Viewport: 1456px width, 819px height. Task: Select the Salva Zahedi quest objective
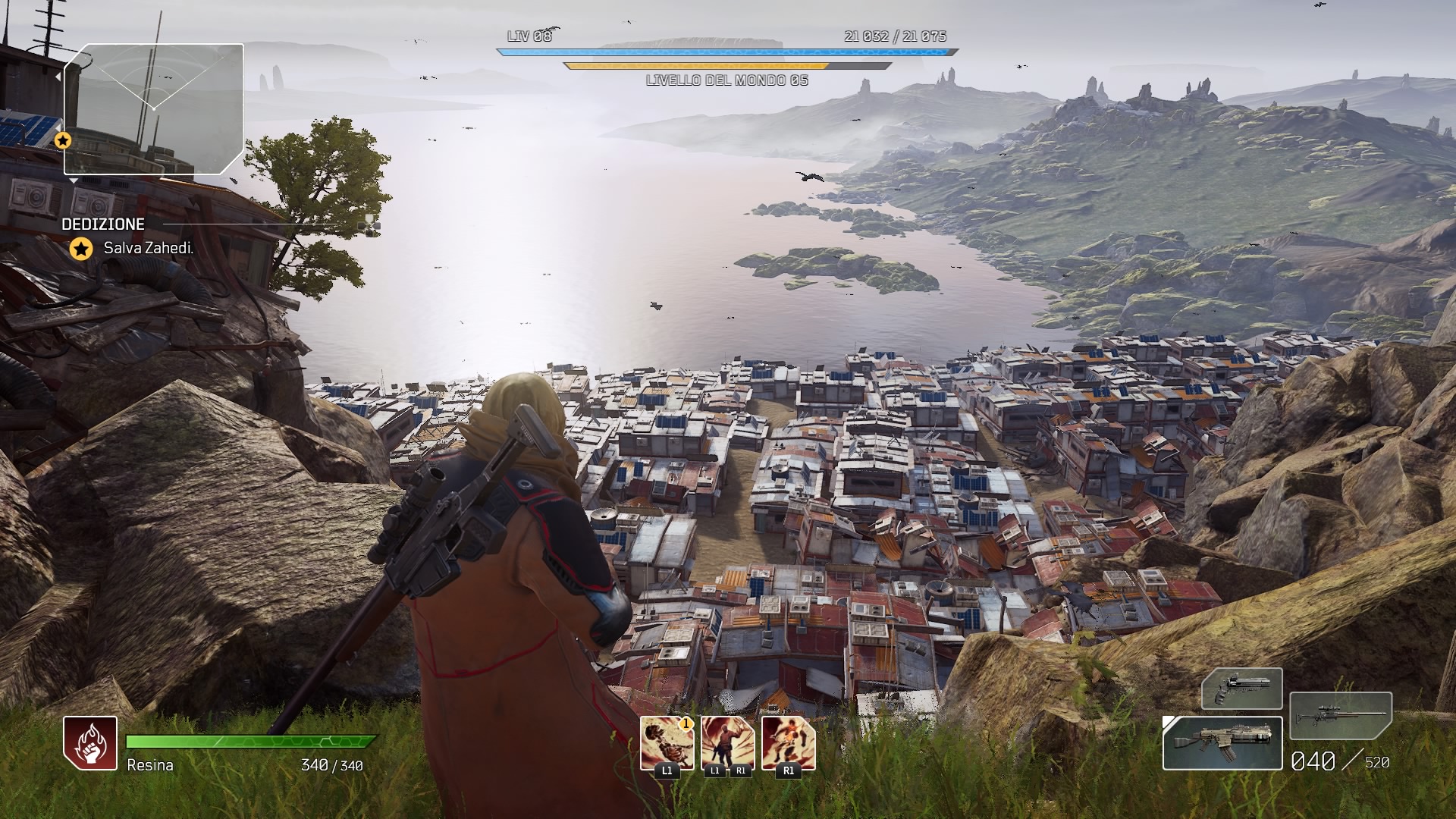(x=149, y=248)
